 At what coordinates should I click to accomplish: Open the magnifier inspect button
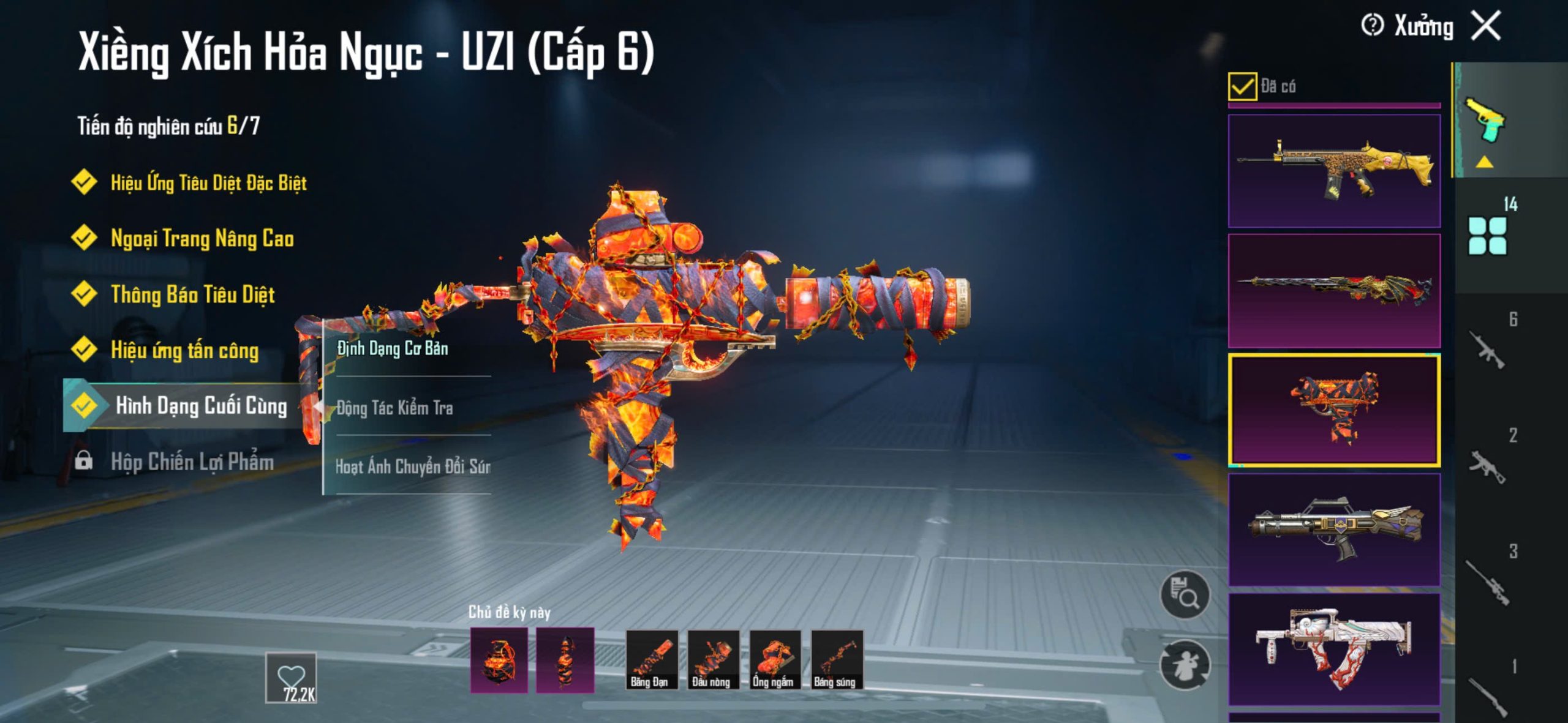tap(1185, 594)
